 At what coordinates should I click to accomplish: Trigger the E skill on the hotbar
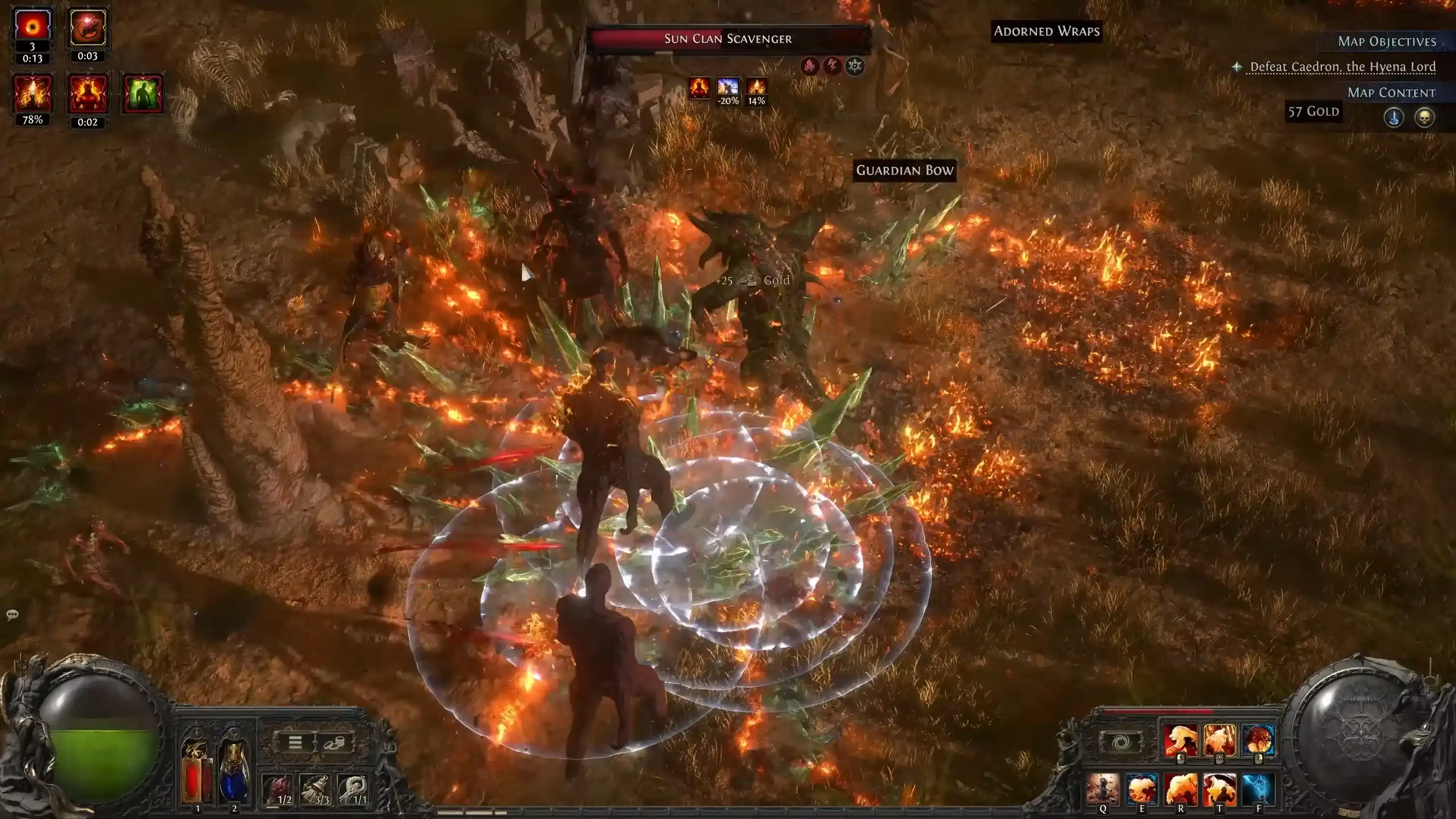pos(1143,791)
